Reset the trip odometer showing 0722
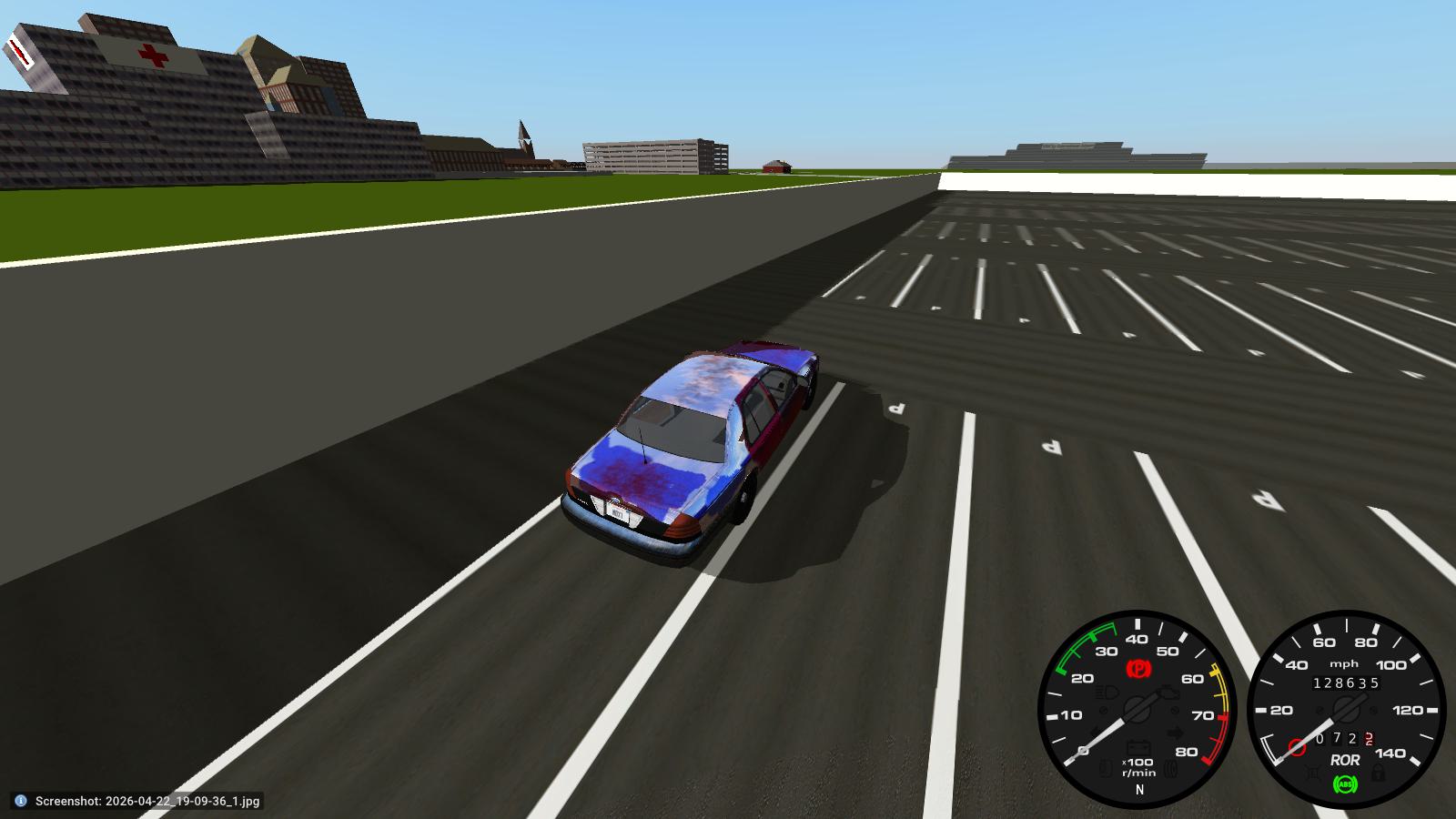This screenshot has width=1456, height=819. coord(1344,738)
